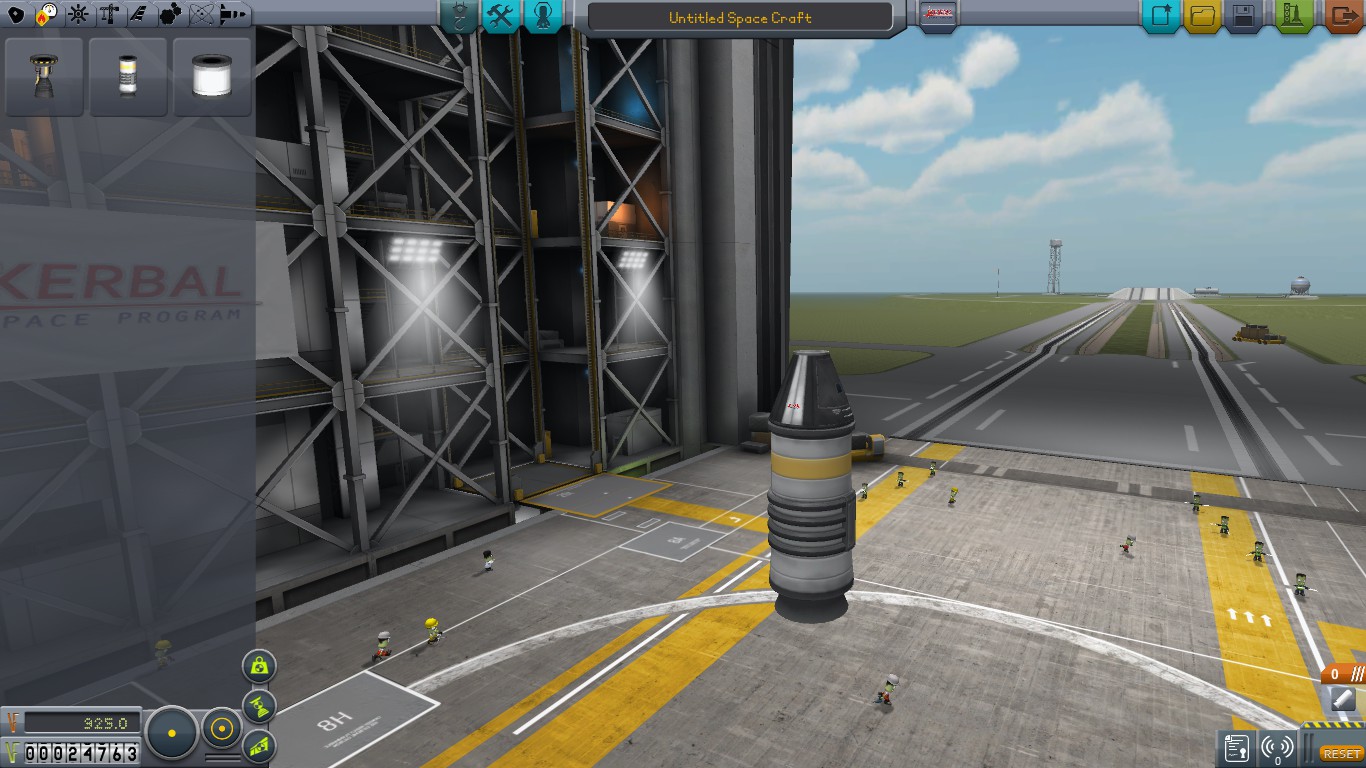1366x768 pixels.
Task: Edit the Untitled Space Craft name field
Action: (x=739, y=18)
